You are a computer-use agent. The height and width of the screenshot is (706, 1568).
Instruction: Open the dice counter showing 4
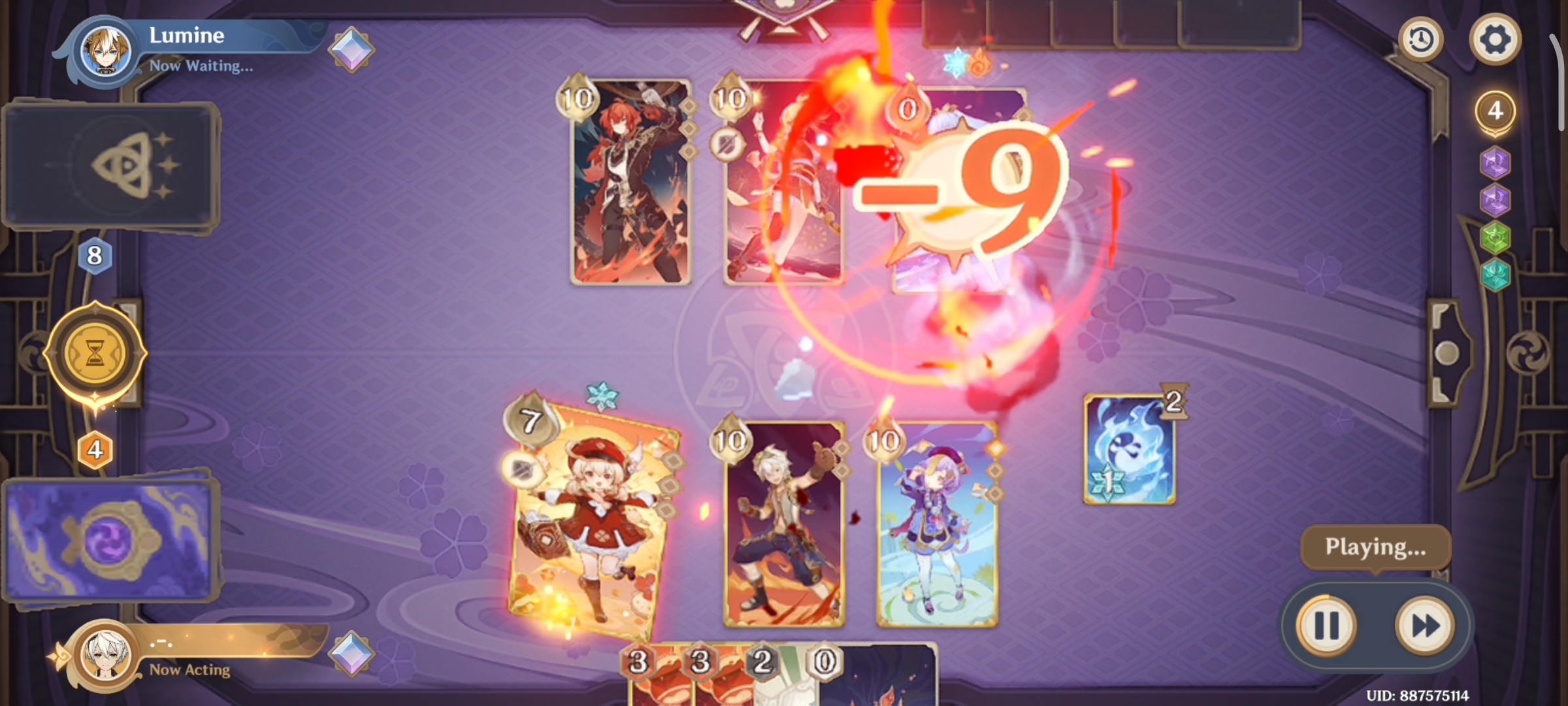click(x=1496, y=109)
